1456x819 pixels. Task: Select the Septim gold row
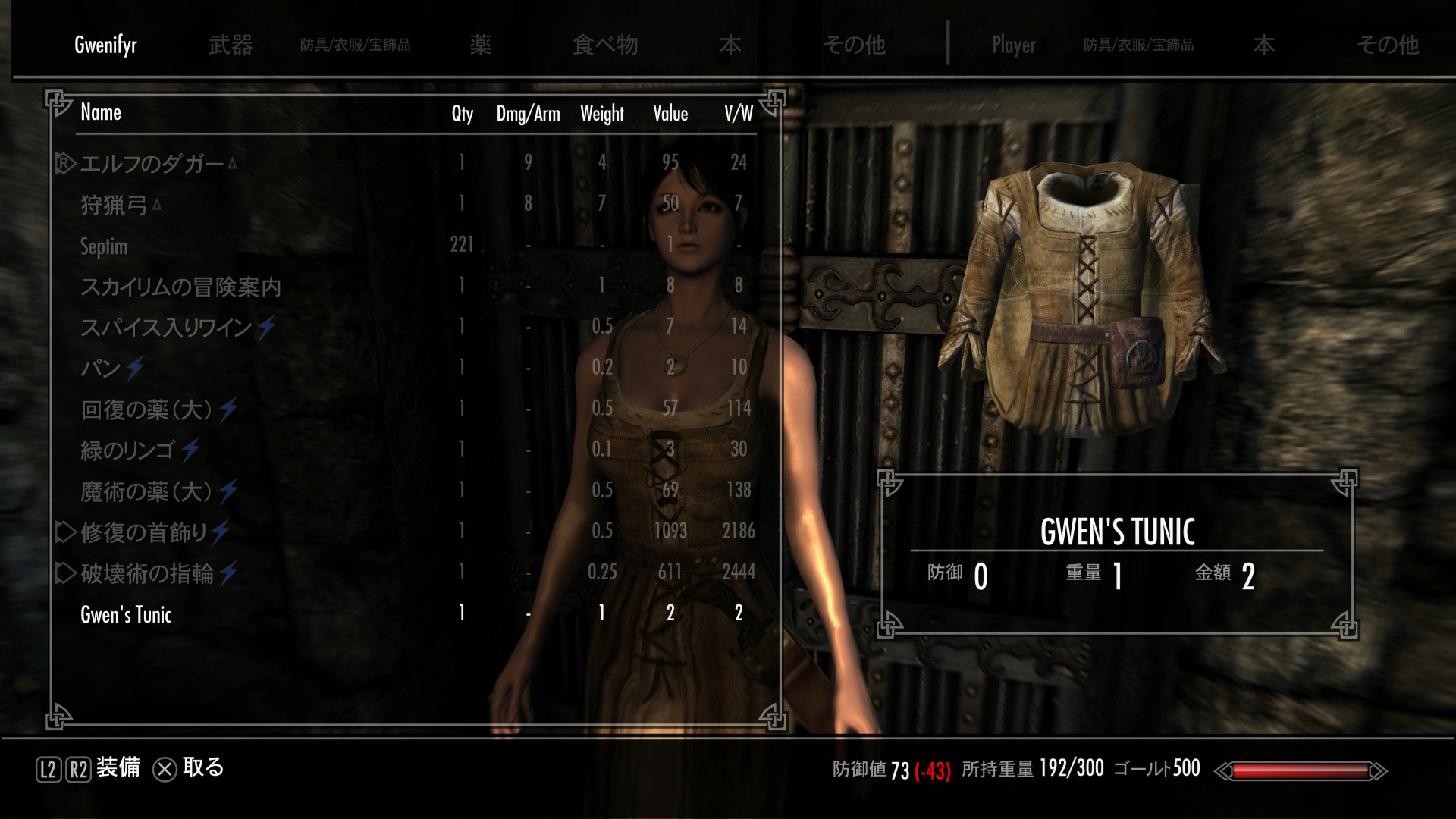pos(104,246)
